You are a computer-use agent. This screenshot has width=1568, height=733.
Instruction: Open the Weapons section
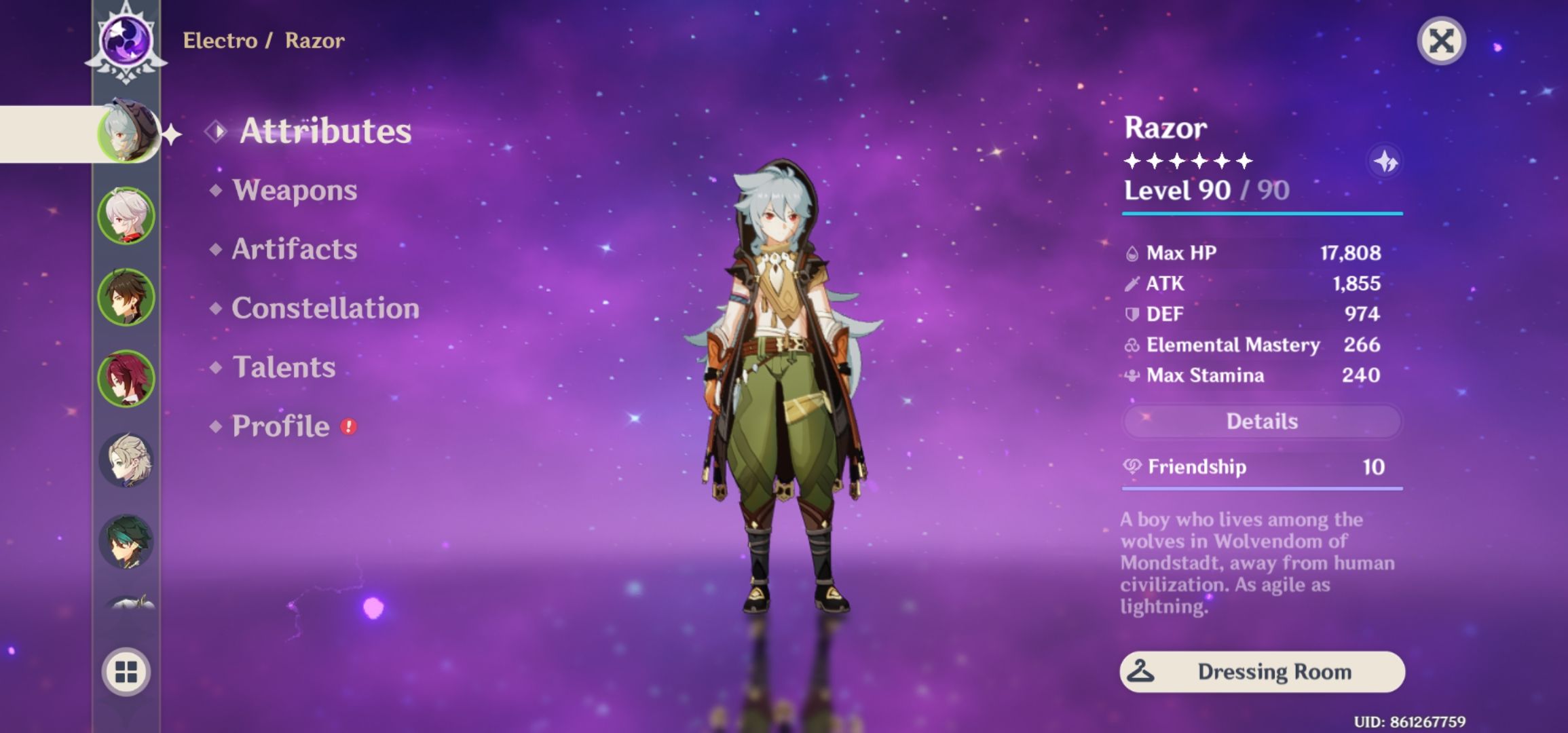coord(295,191)
